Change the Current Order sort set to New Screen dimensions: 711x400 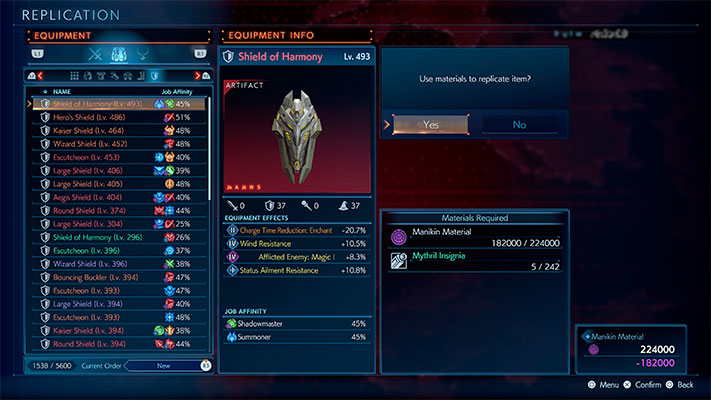click(x=163, y=366)
